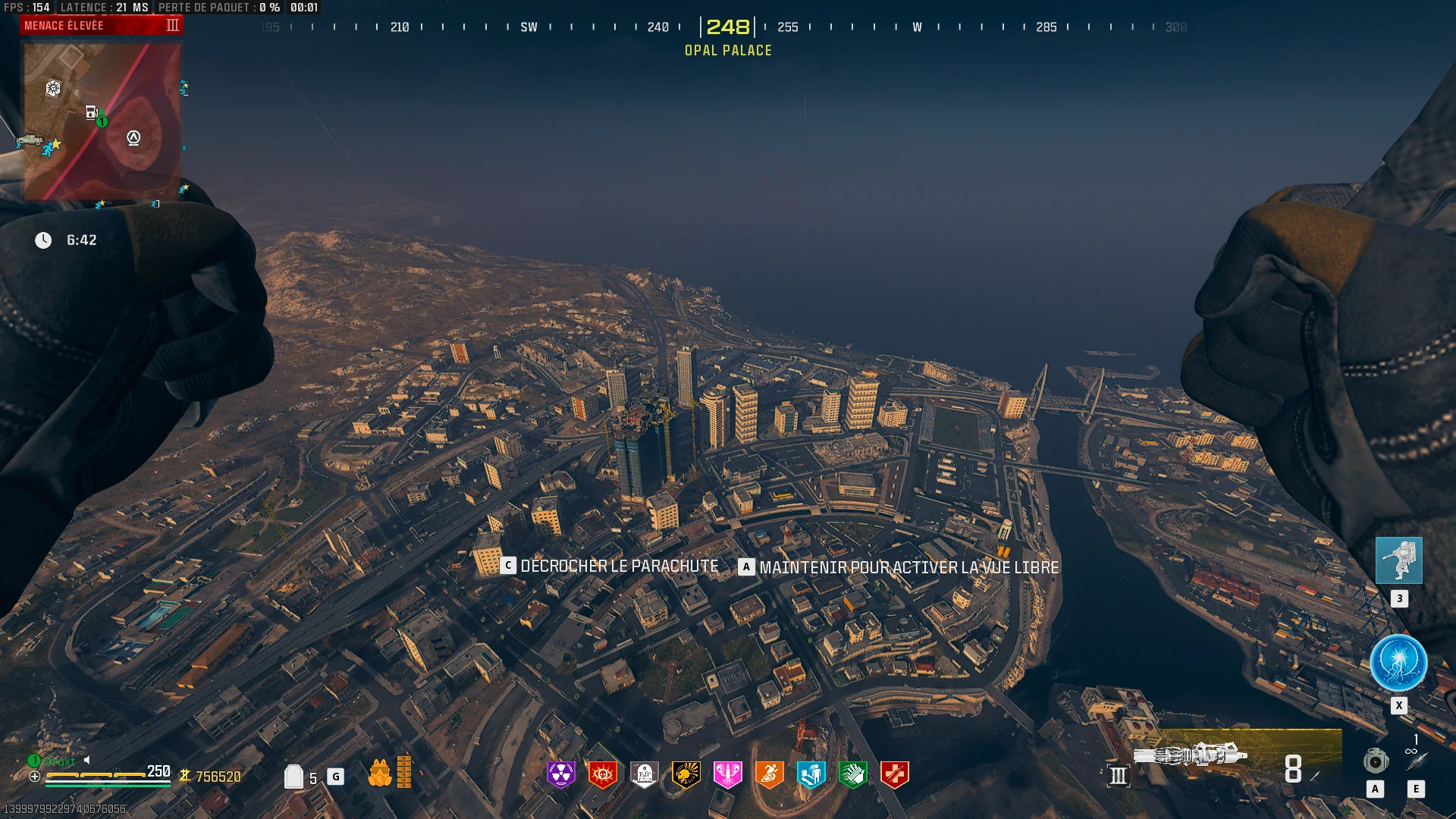Select the armor plate icon

point(293,777)
